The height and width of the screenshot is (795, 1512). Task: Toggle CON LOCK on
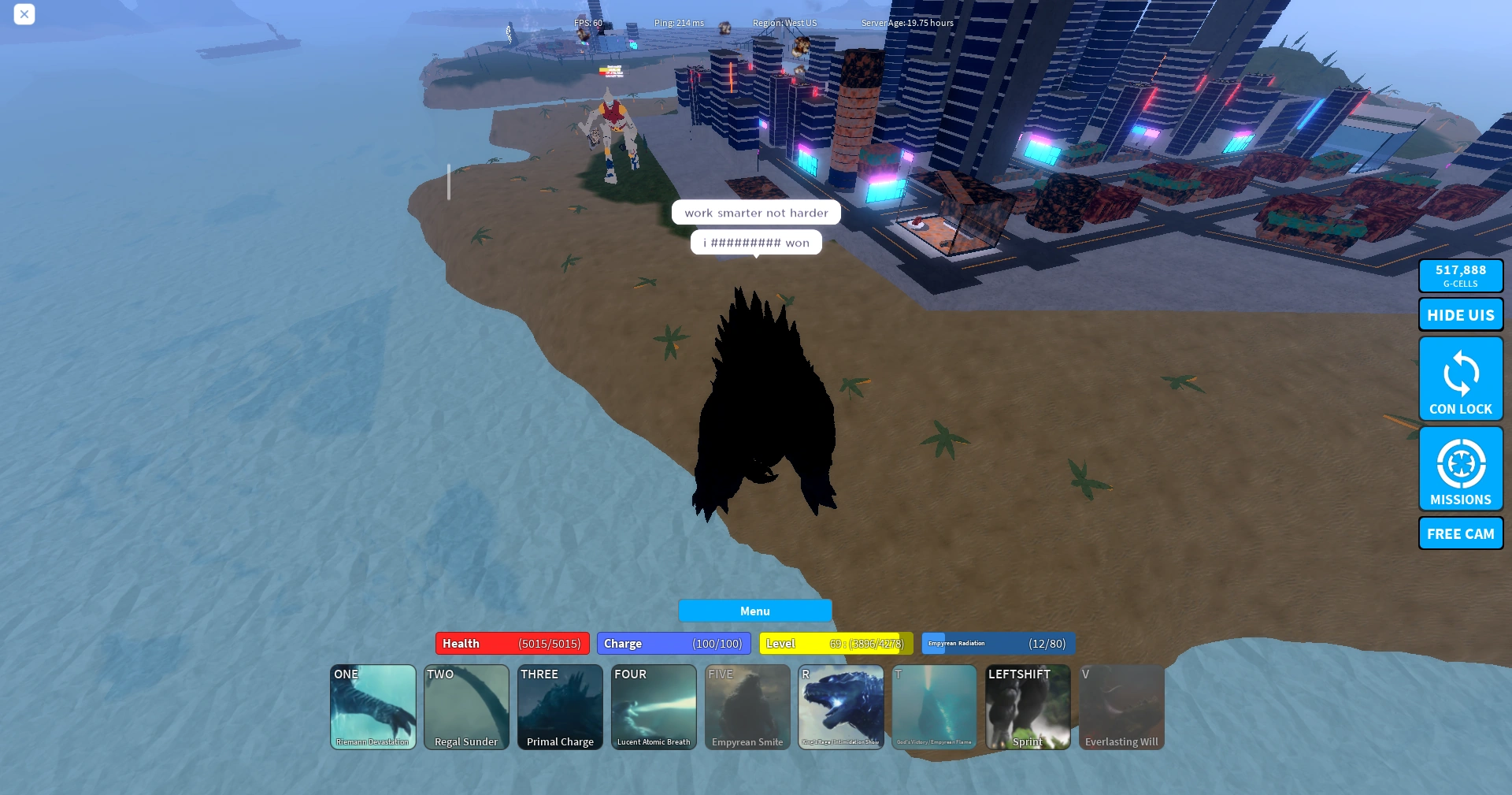1460,379
